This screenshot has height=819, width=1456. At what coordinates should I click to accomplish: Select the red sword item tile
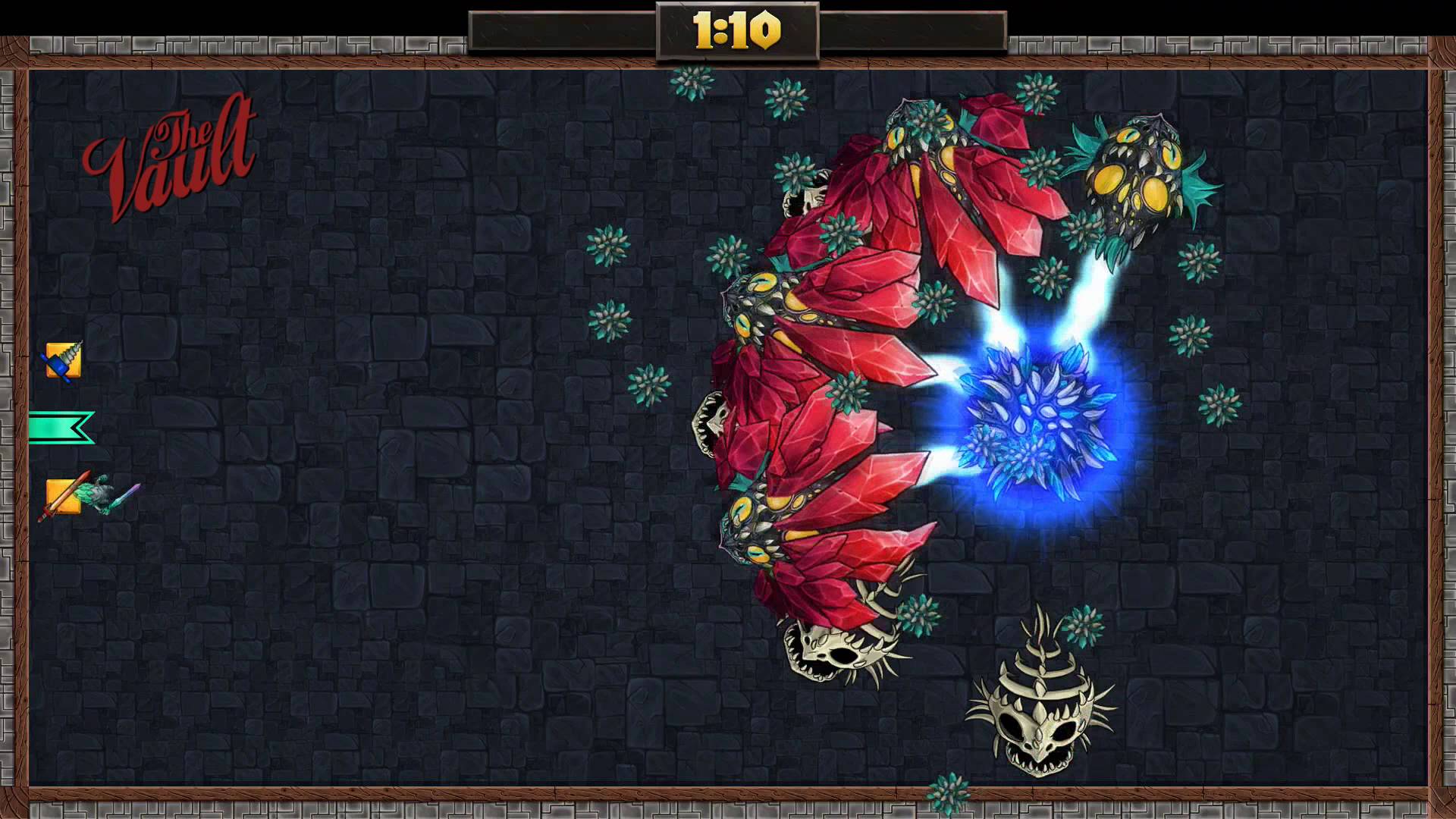(63, 497)
